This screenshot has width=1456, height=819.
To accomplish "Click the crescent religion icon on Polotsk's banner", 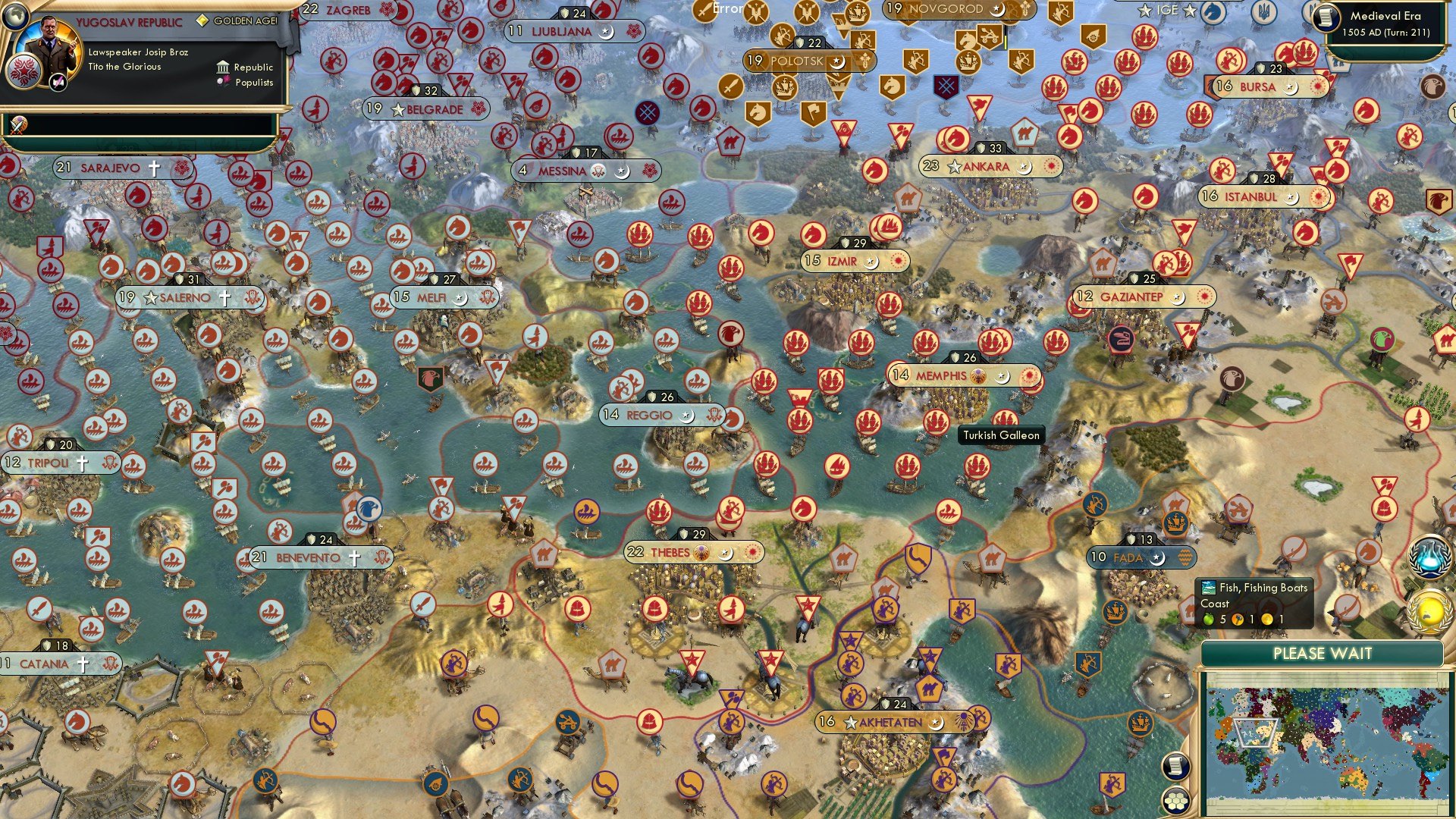I will pos(837,62).
